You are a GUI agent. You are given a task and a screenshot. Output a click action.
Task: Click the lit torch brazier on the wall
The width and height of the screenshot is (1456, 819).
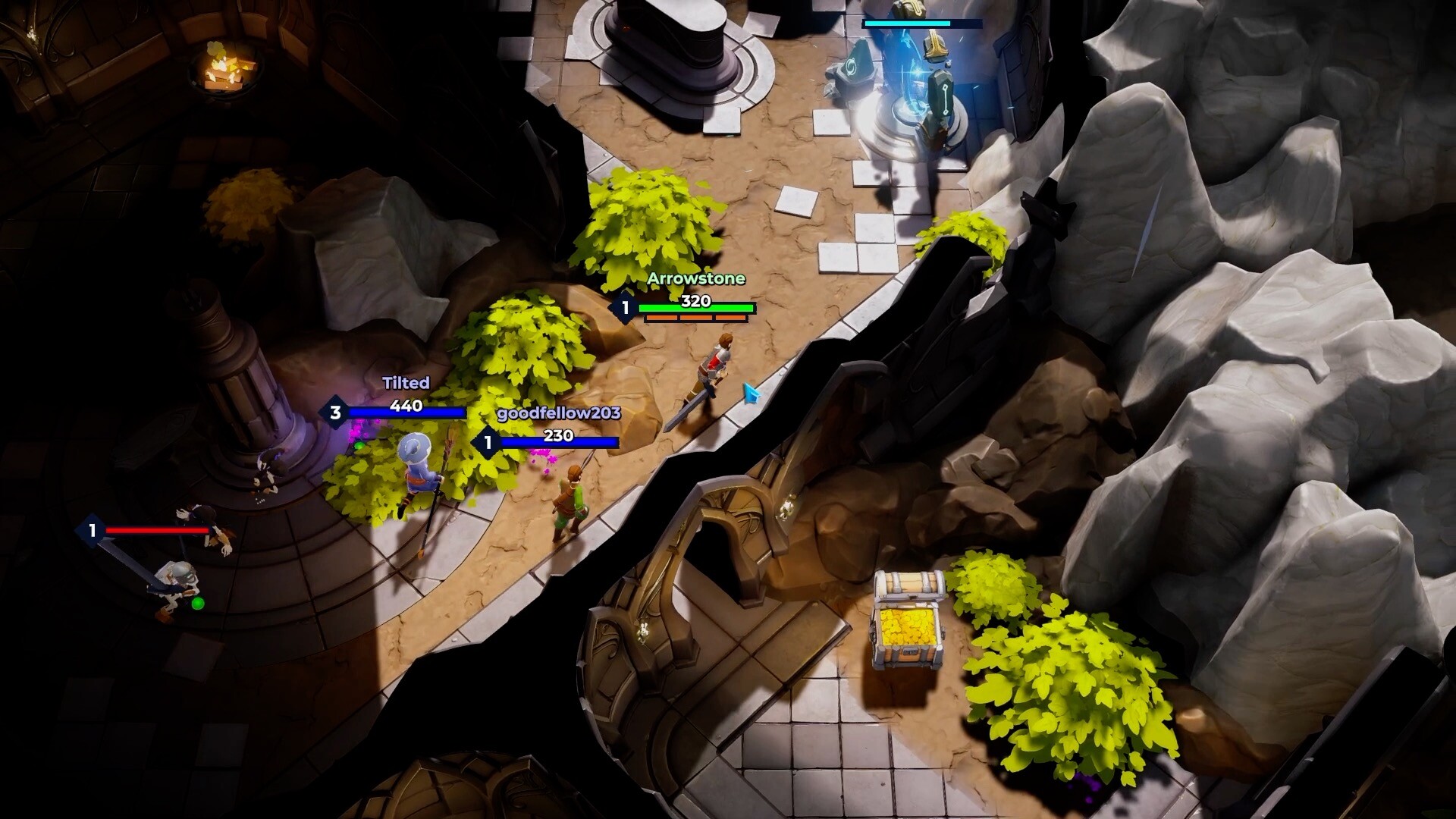pos(227,68)
